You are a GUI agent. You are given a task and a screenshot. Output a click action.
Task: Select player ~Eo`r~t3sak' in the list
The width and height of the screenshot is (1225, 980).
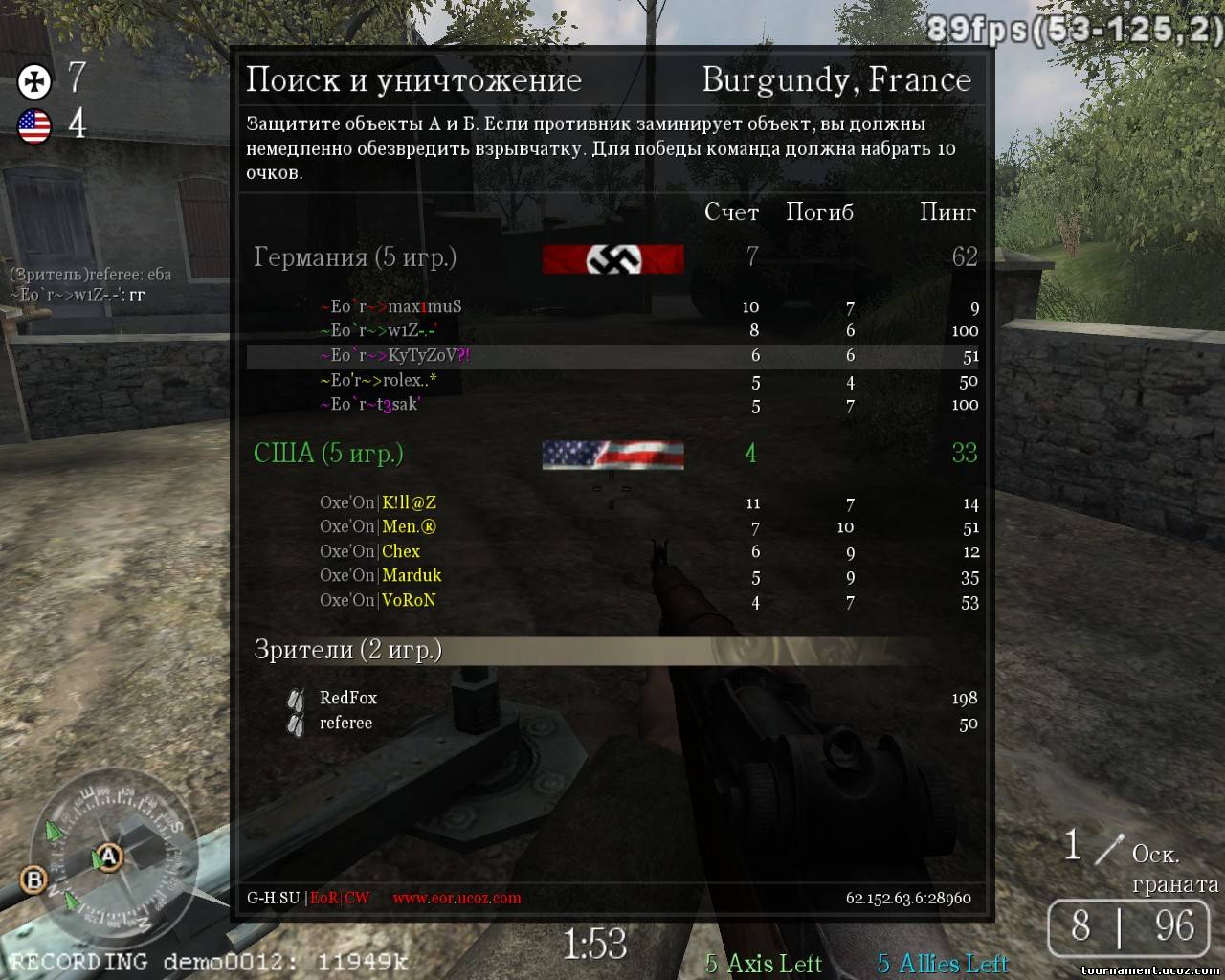click(369, 405)
